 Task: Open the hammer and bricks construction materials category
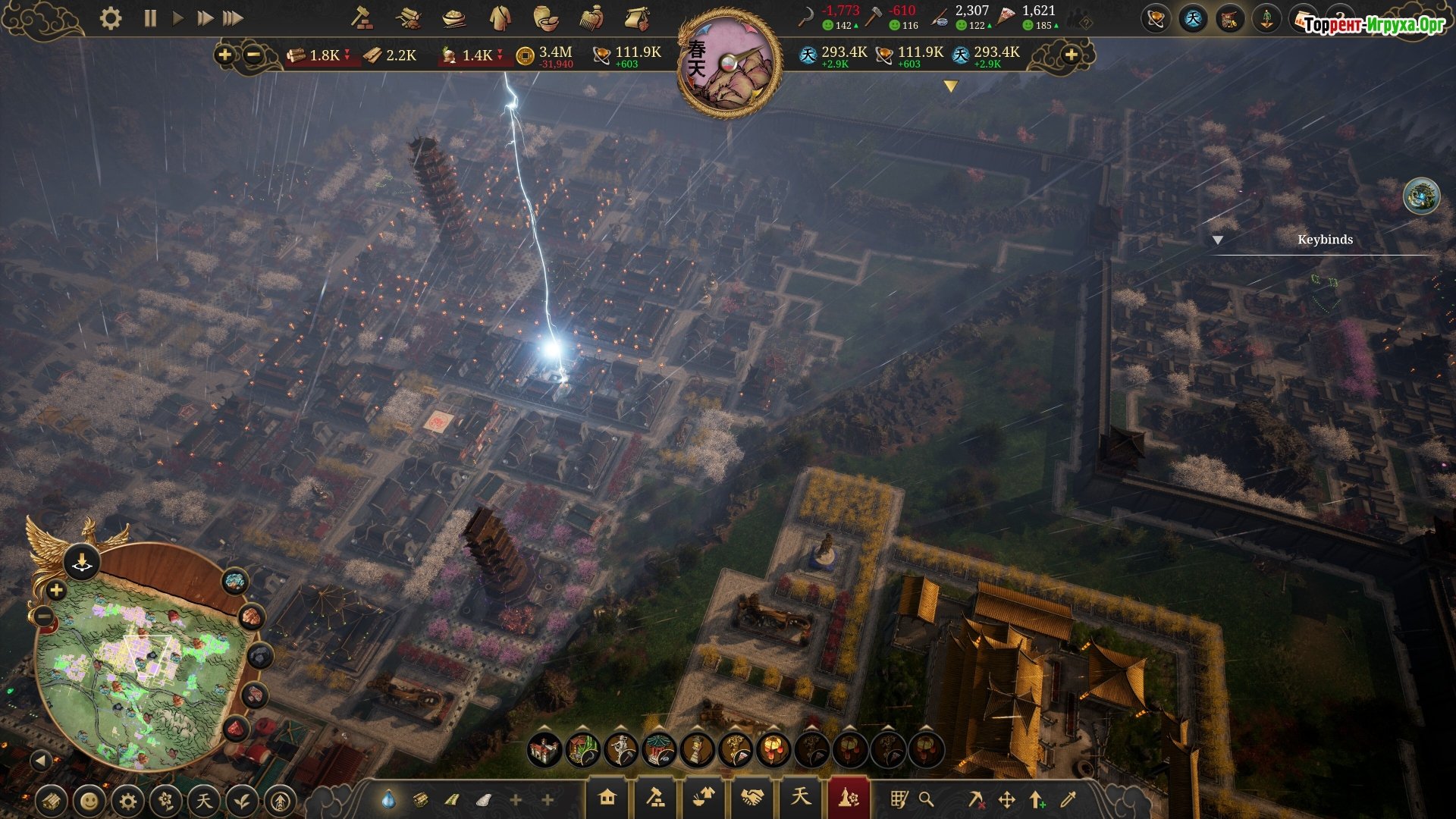coord(362,18)
